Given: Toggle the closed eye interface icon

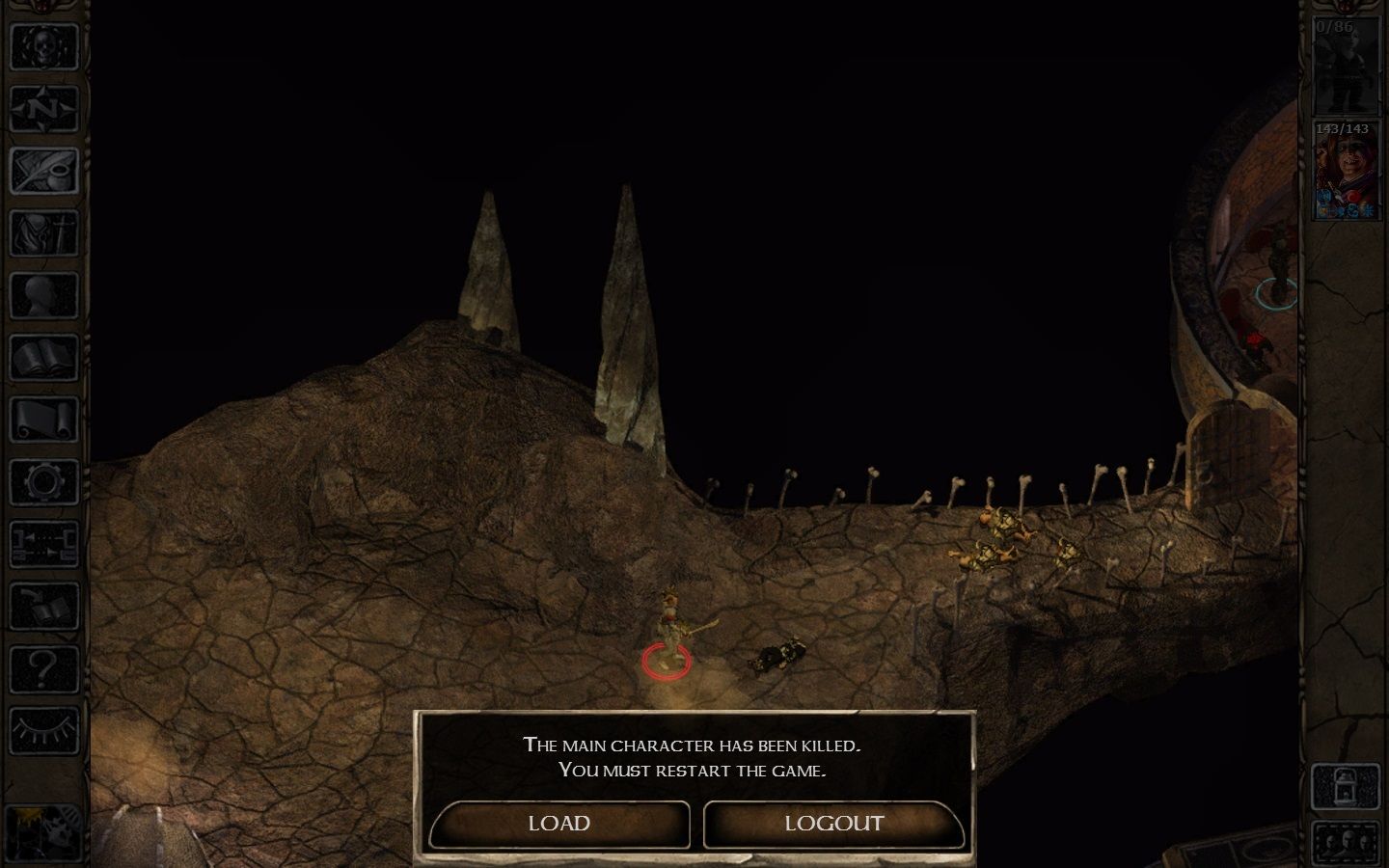Looking at the screenshot, I should coord(43,730).
